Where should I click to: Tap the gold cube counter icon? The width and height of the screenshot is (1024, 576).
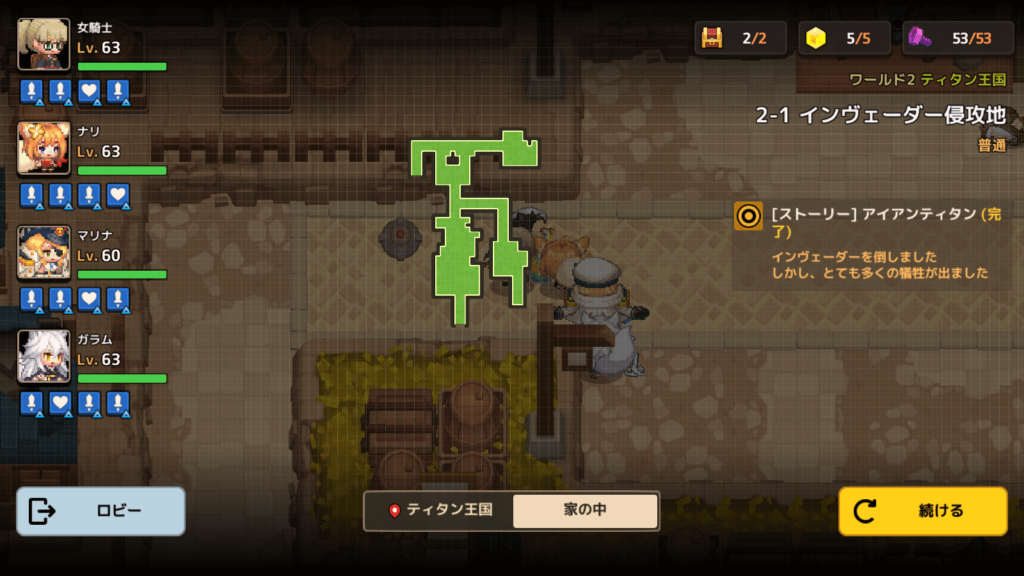(x=817, y=38)
